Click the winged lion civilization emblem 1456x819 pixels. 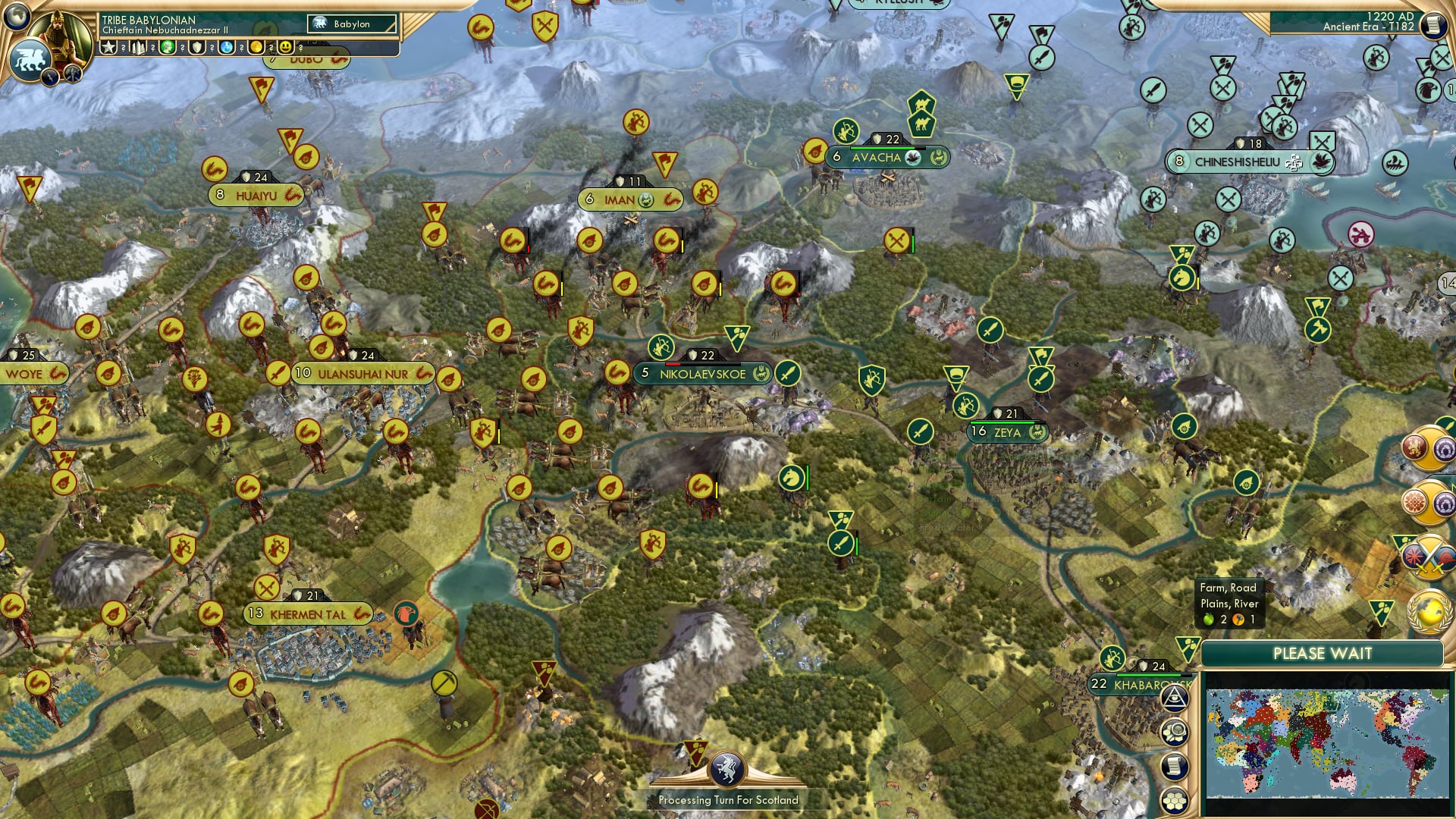[x=30, y=60]
